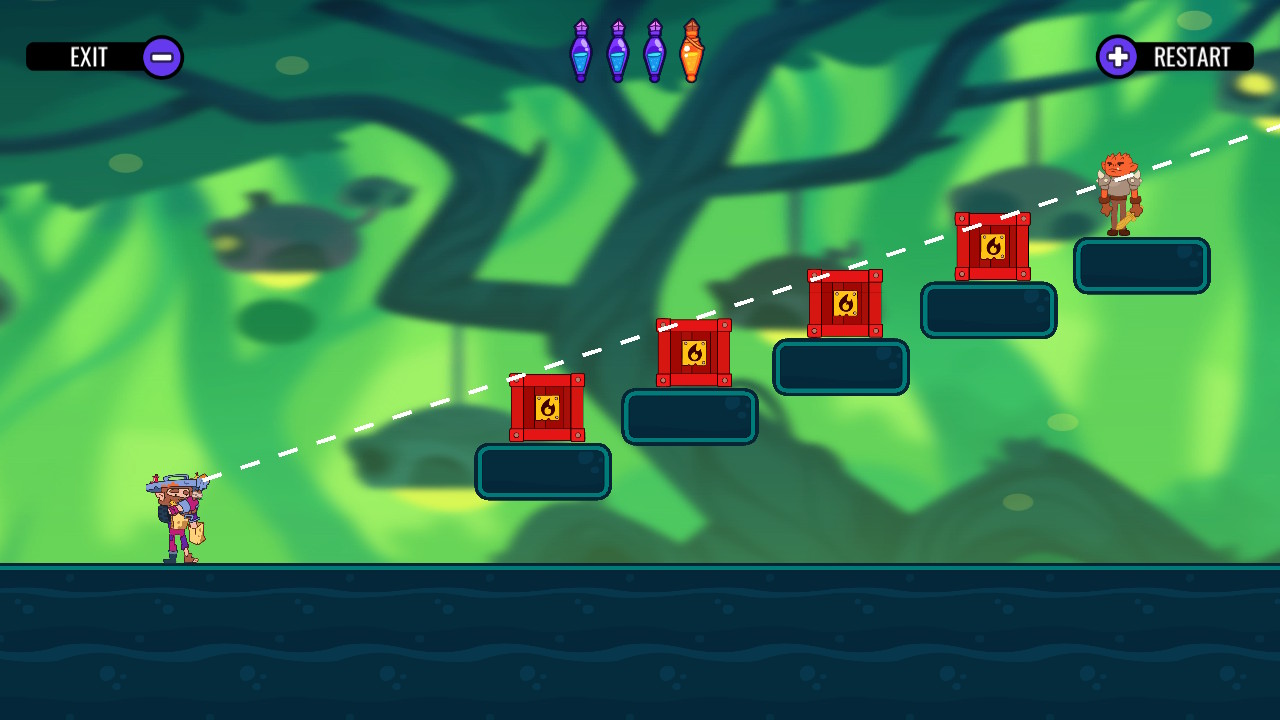Click the second TNT crate from the left
This screenshot has height=720, width=1280.
coord(691,354)
